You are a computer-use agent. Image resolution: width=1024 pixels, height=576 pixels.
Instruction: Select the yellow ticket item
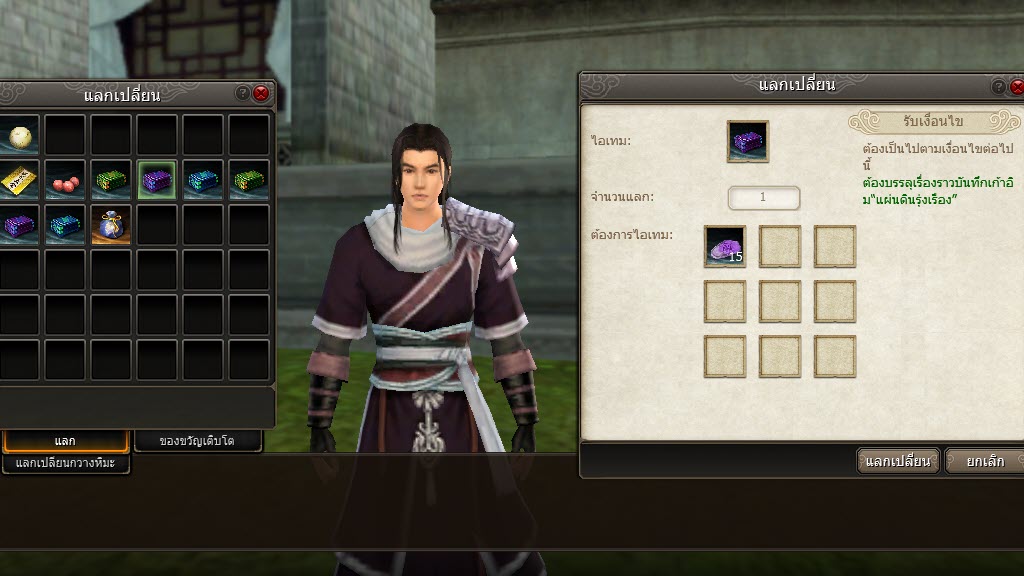[x=19, y=180]
